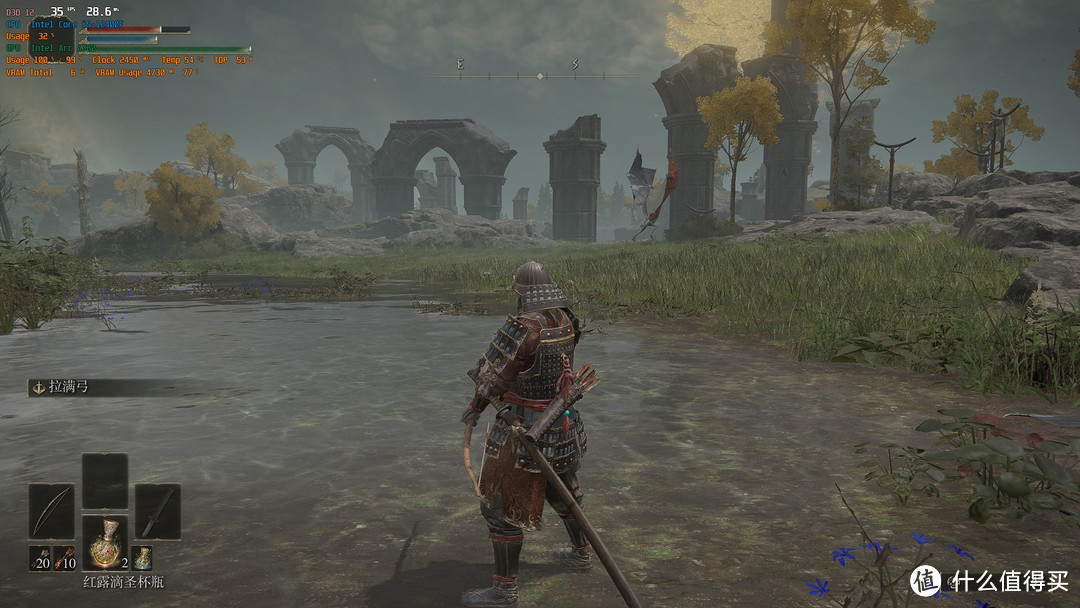
Task: Click the small blue flask next-item icon
Action: pos(143,558)
